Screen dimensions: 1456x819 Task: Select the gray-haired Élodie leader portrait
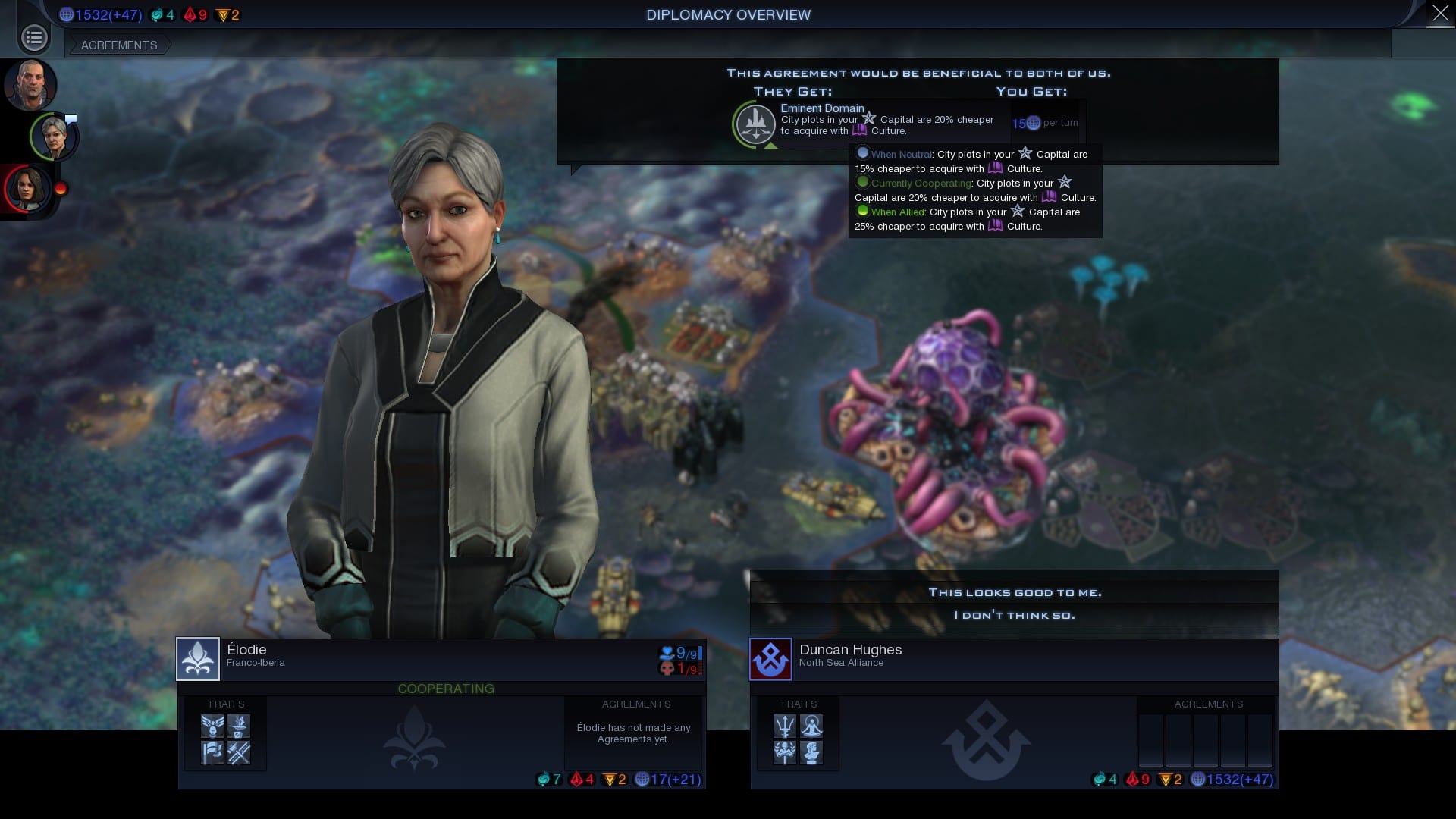pos(54,136)
